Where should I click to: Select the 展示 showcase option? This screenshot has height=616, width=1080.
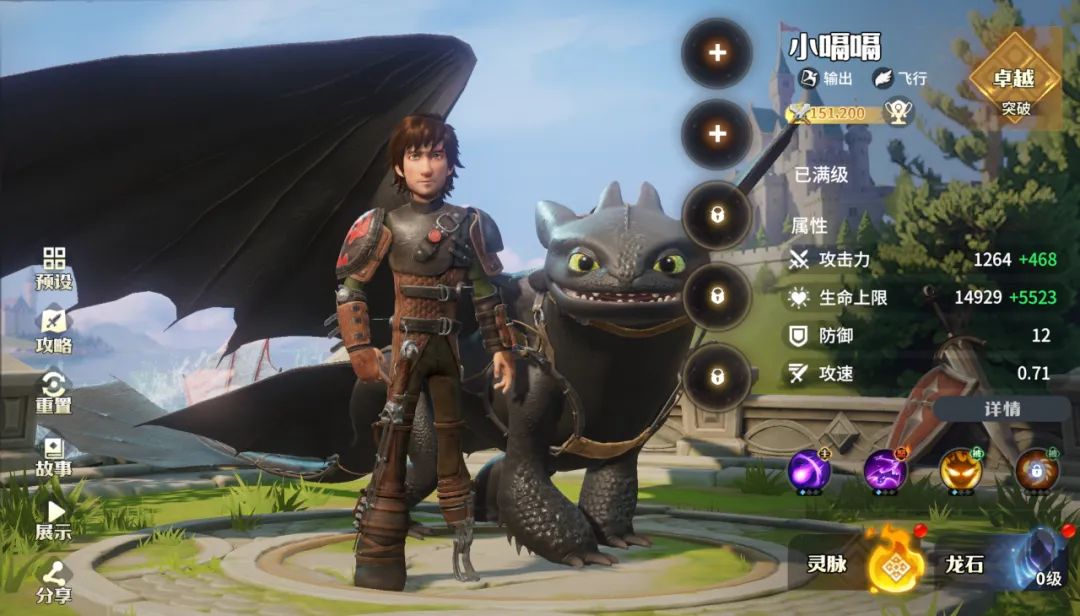54,519
